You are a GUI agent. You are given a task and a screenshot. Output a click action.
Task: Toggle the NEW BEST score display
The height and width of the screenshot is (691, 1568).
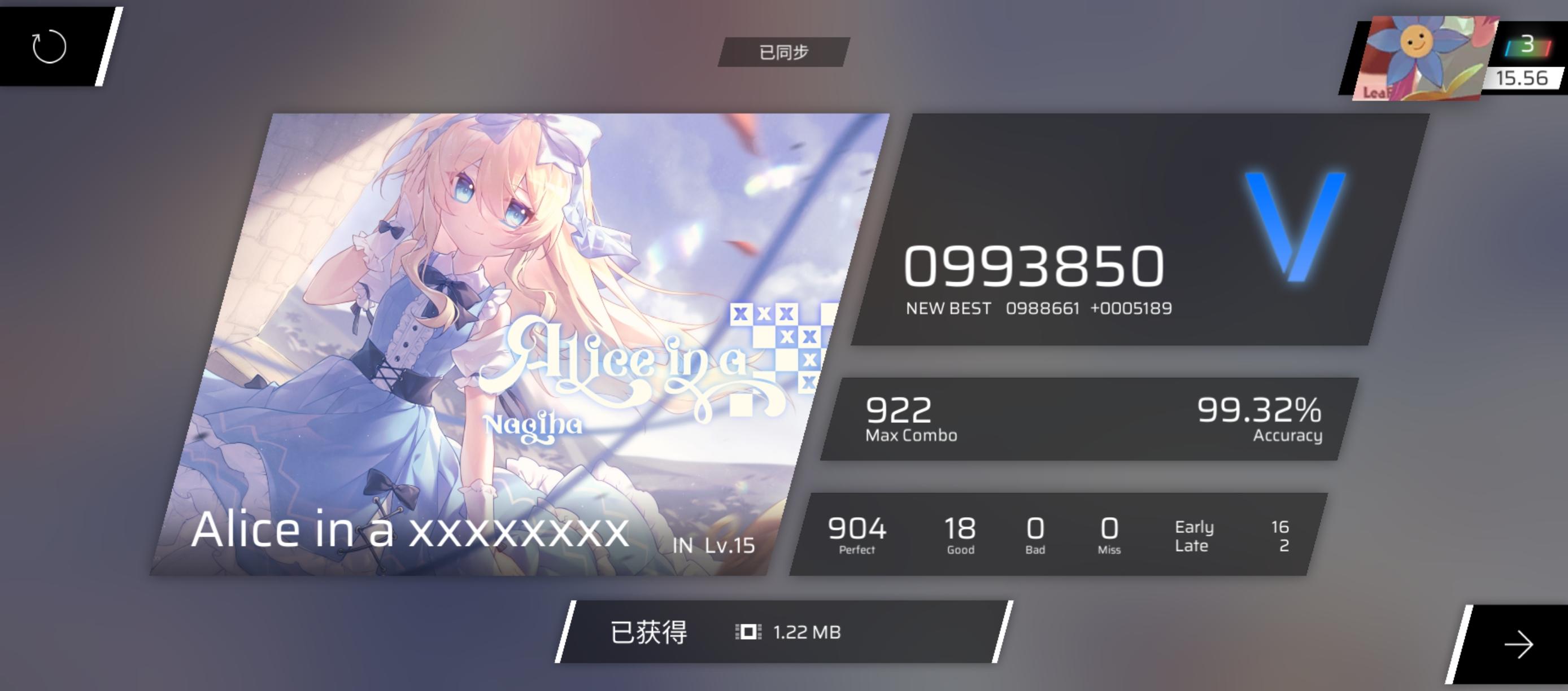[1038, 308]
